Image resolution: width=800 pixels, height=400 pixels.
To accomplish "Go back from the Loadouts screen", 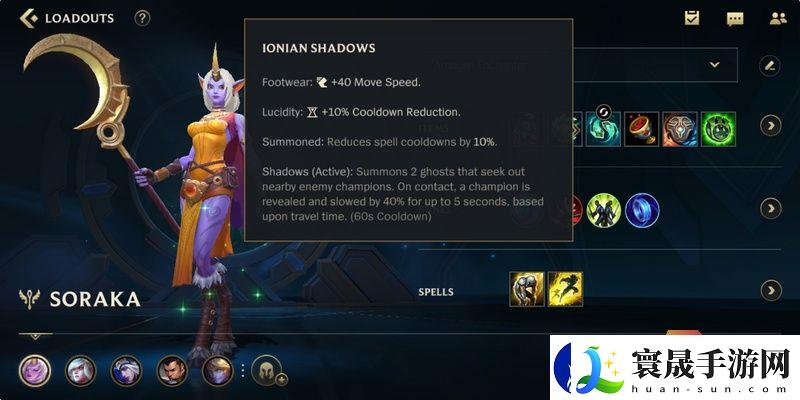I will 28,18.
